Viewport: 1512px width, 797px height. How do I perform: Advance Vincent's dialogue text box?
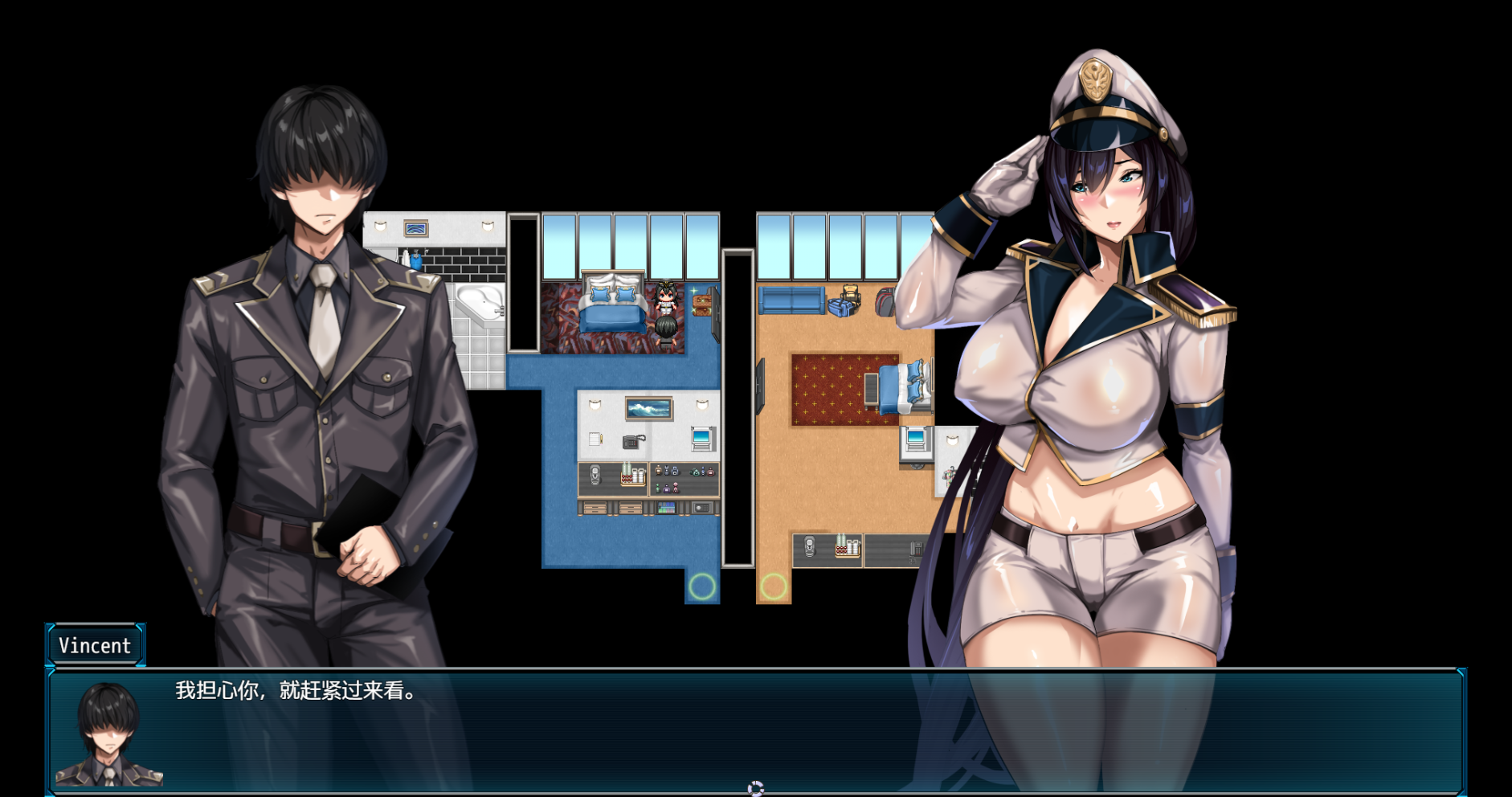(x=755, y=731)
